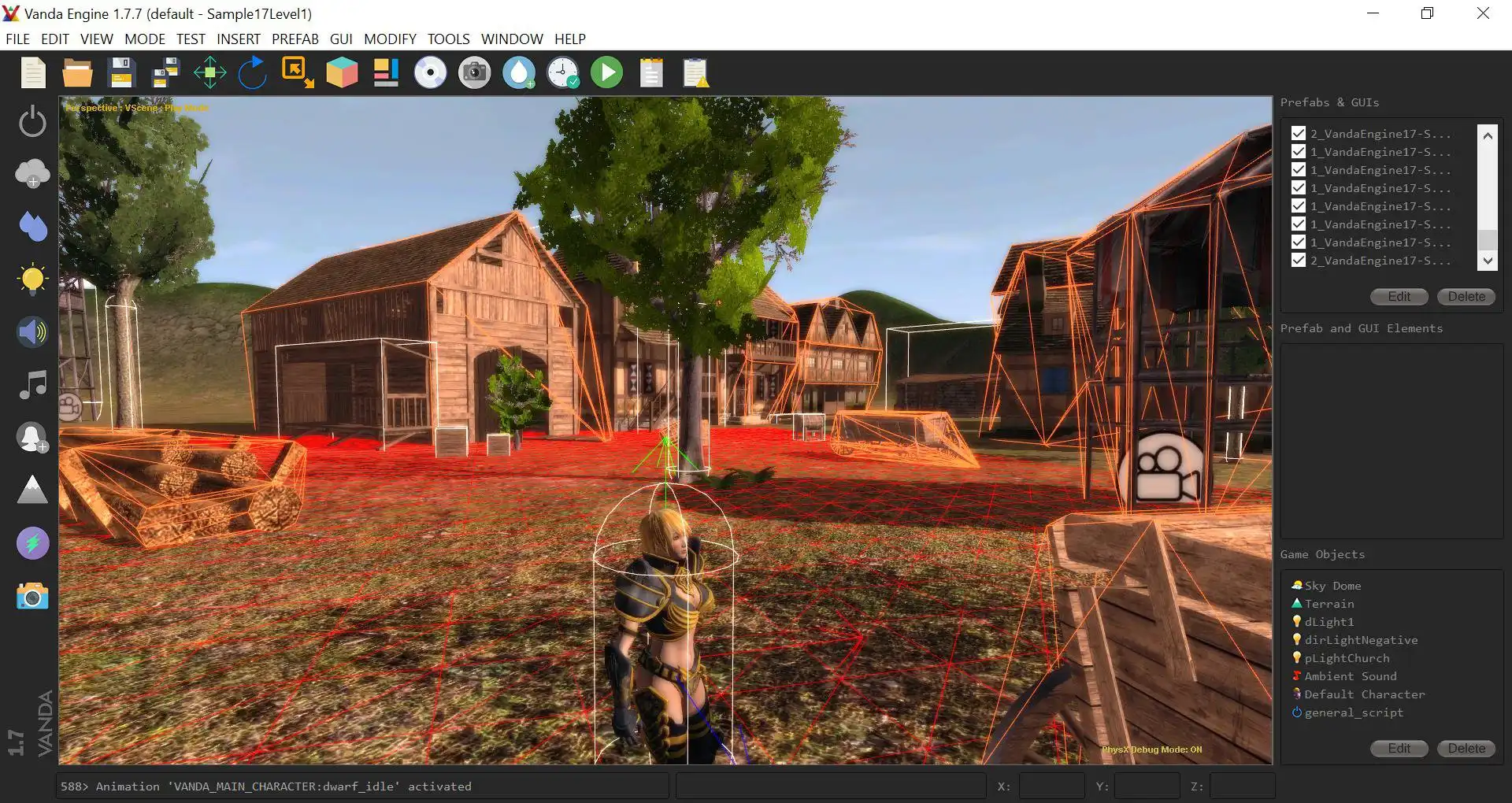Click the camera toolbar icon

pos(474,73)
